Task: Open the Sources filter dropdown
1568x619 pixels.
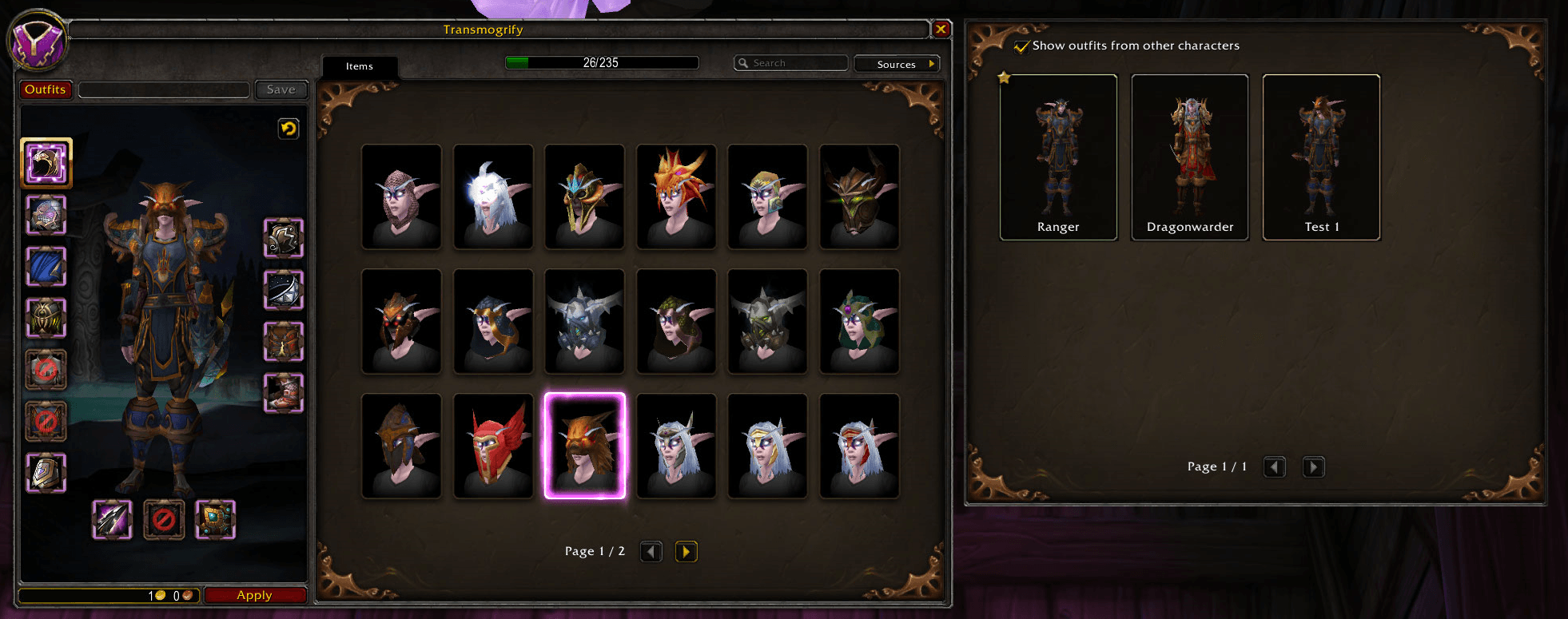Action: [x=897, y=64]
